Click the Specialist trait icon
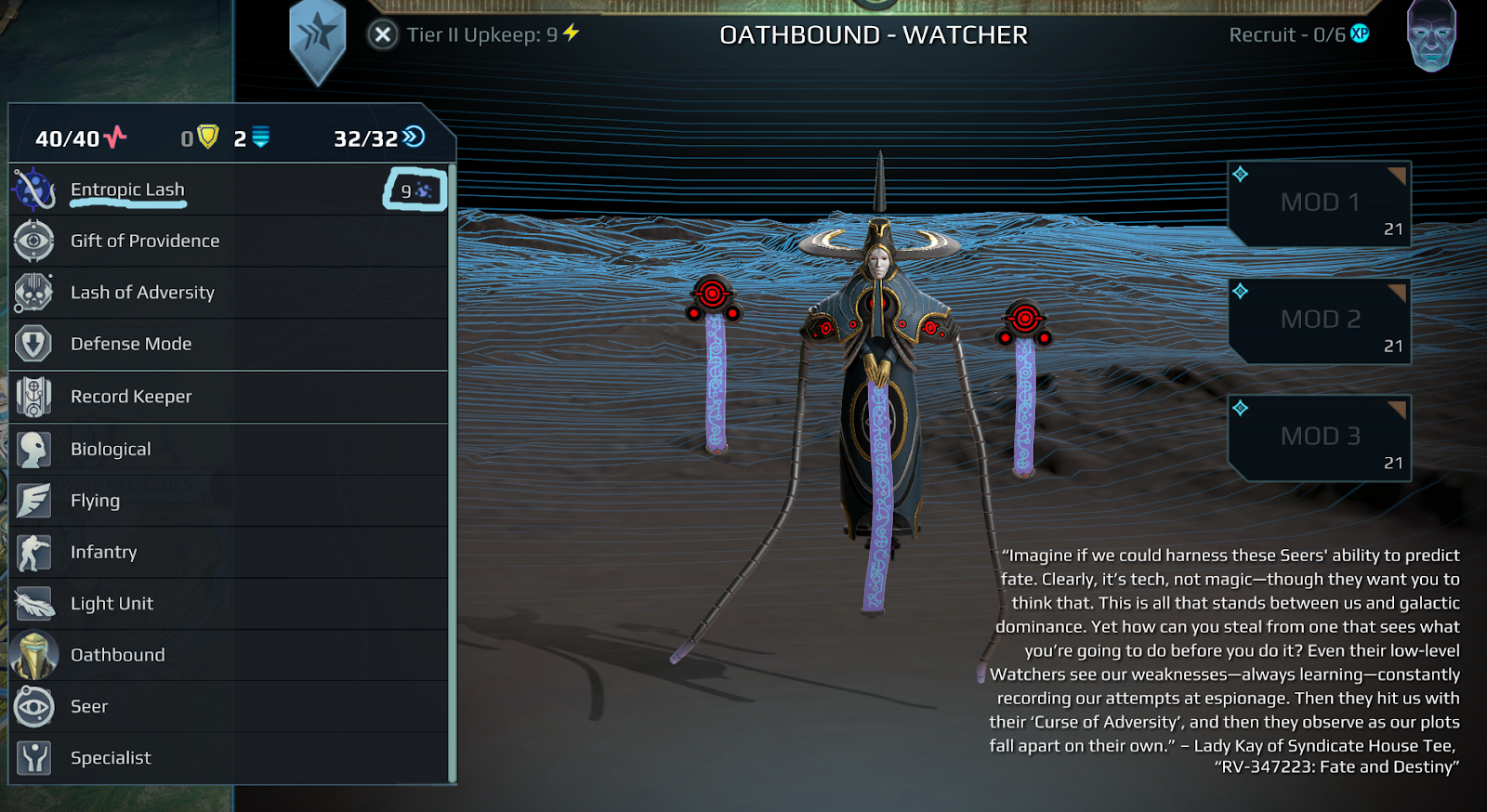This screenshot has height=812, width=1487. click(34, 757)
